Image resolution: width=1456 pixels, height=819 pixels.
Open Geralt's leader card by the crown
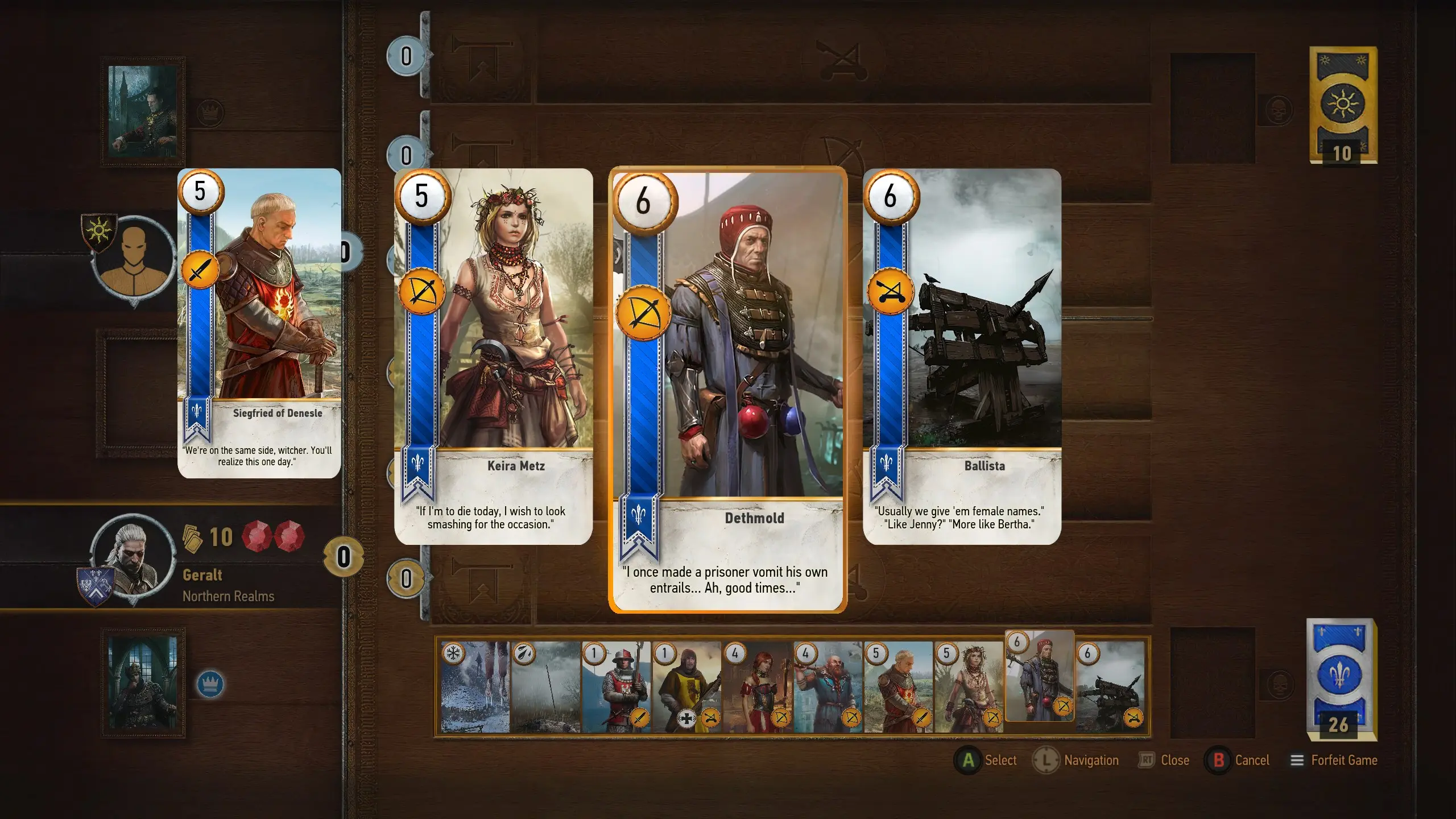143,682
